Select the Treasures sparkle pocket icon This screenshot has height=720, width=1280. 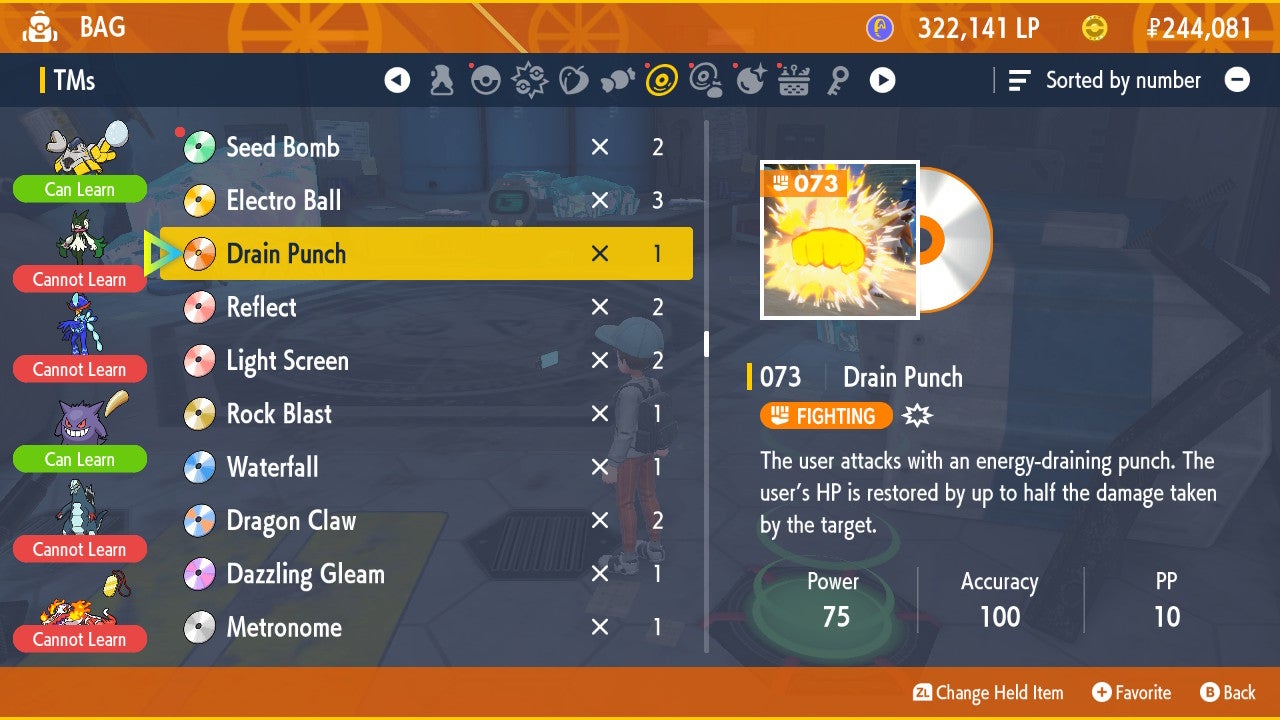751,80
